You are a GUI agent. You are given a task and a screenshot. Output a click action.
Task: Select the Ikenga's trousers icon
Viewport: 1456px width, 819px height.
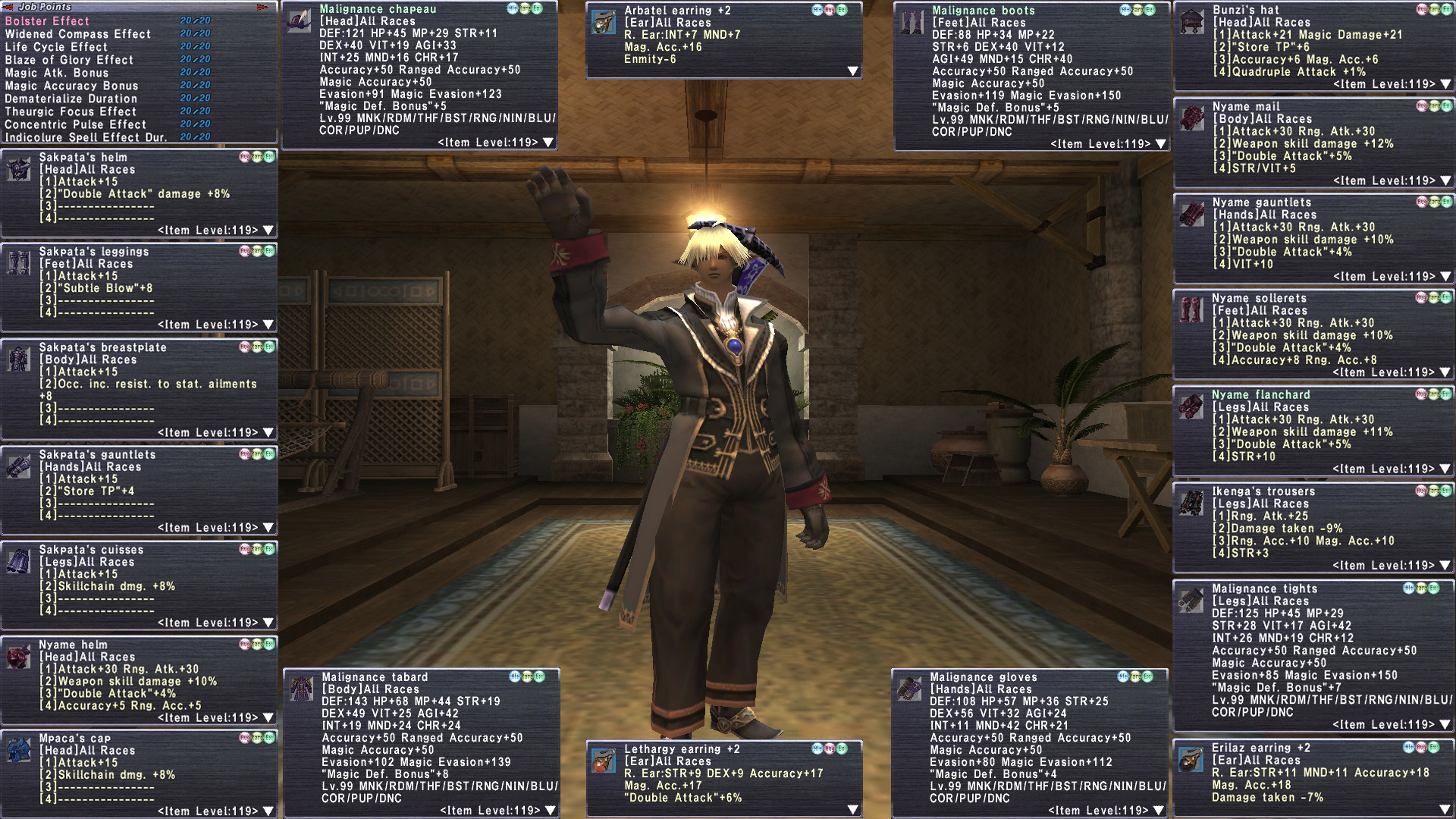(x=1192, y=503)
